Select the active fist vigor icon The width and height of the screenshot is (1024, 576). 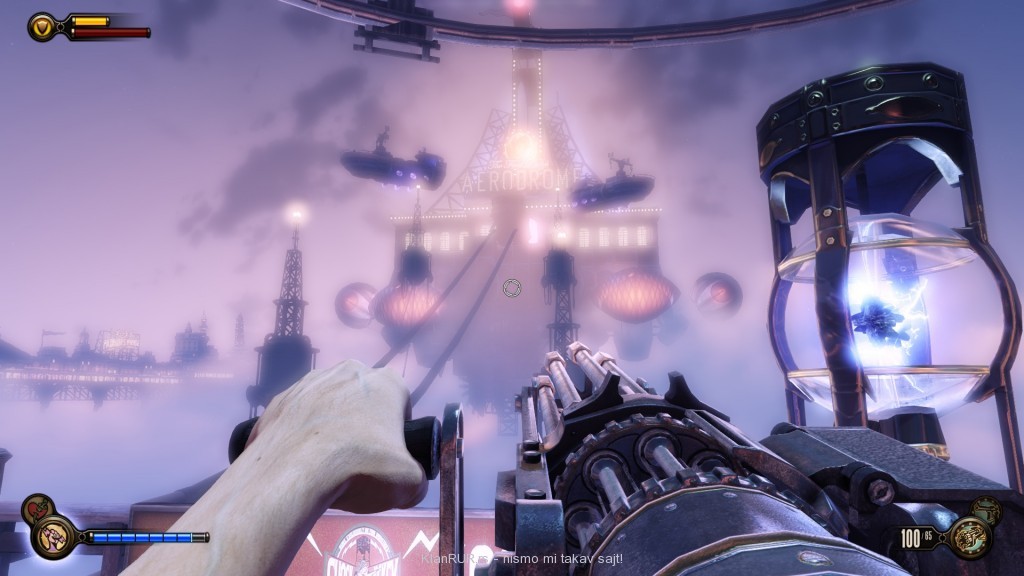coord(50,538)
